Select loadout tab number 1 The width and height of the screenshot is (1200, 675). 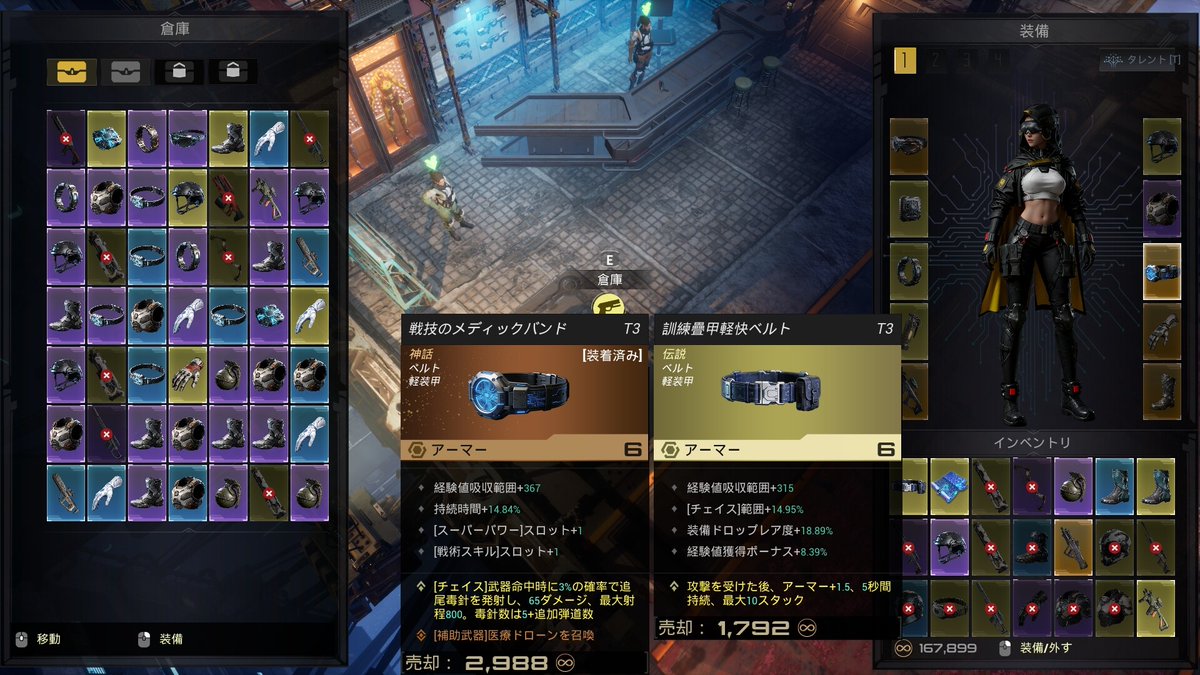(x=904, y=61)
